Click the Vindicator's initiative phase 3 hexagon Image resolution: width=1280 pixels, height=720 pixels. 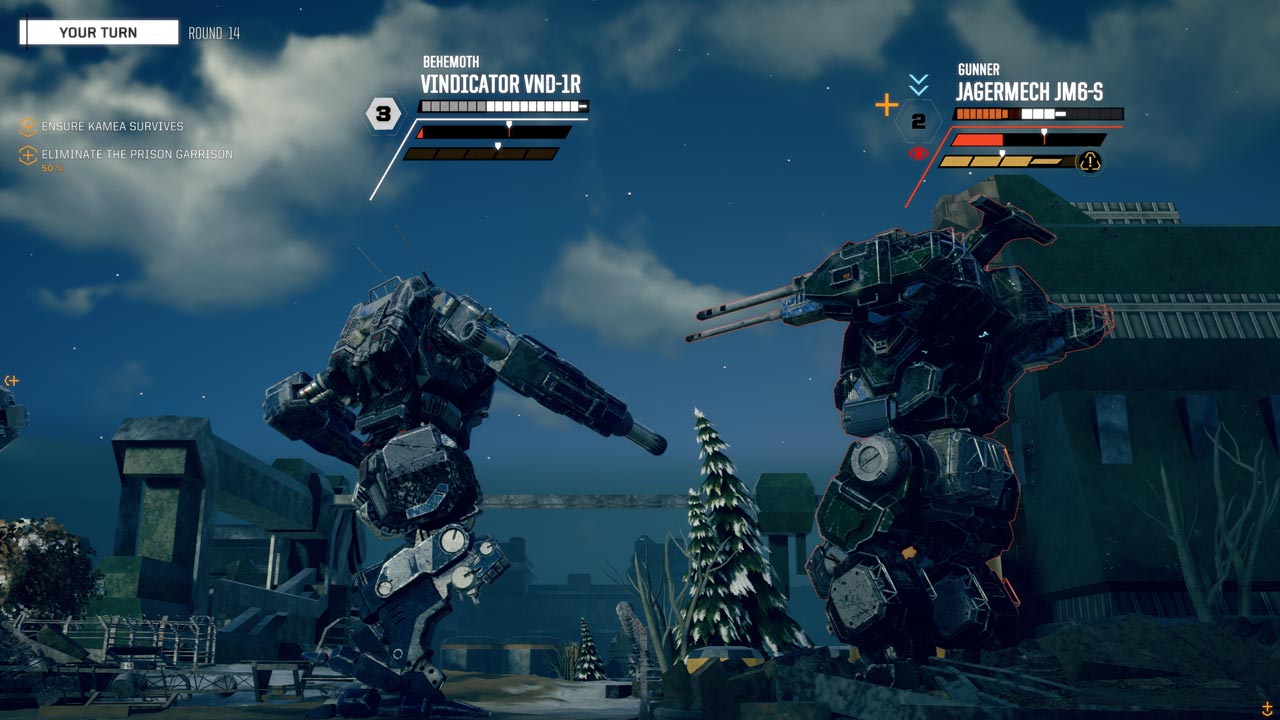tap(382, 114)
